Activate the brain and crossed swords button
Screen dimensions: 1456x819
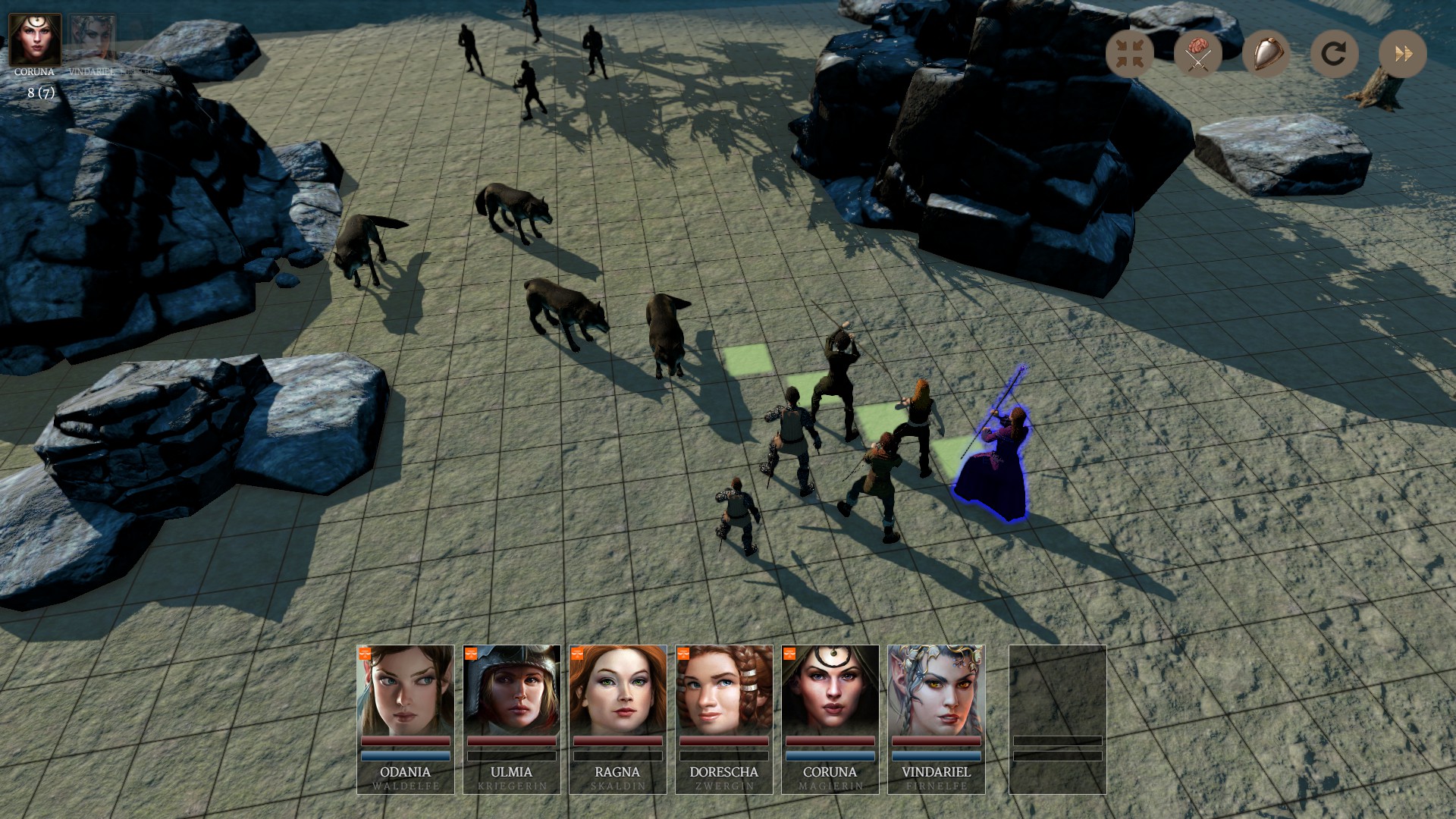tap(1197, 54)
